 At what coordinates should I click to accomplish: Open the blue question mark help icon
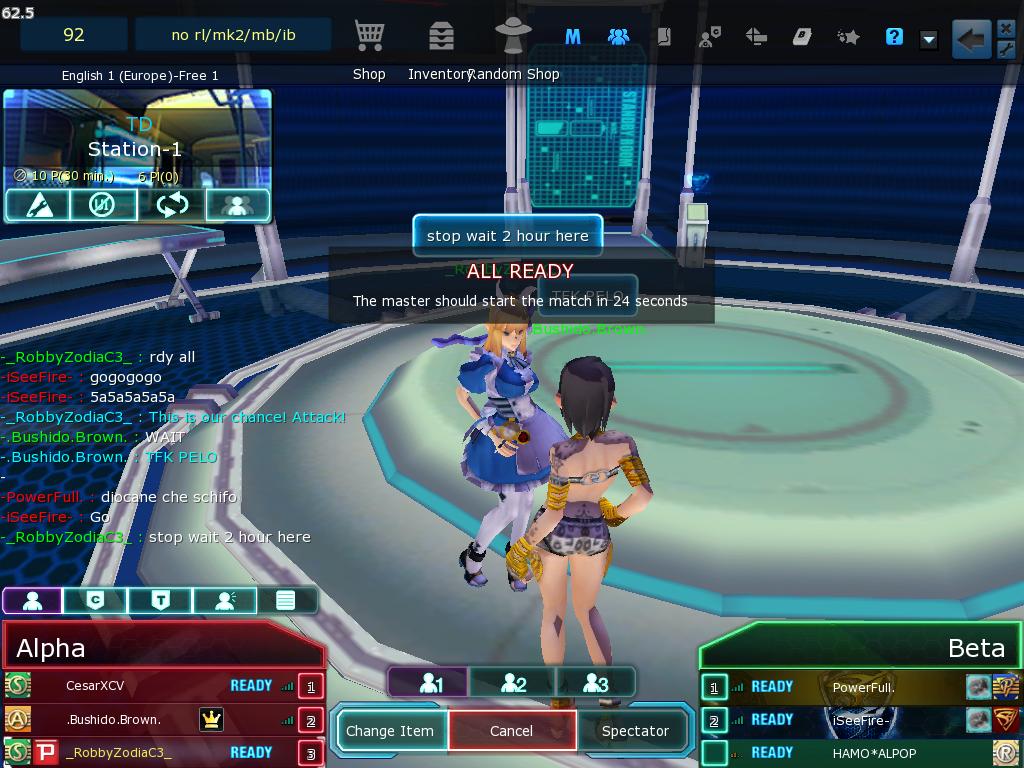click(894, 37)
